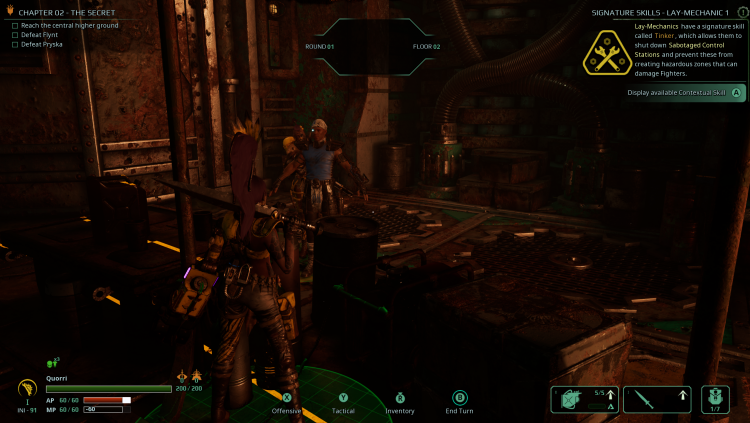The width and height of the screenshot is (750, 423).
Task: Select the Defeat Flynt objective entry
Action: (40, 35)
